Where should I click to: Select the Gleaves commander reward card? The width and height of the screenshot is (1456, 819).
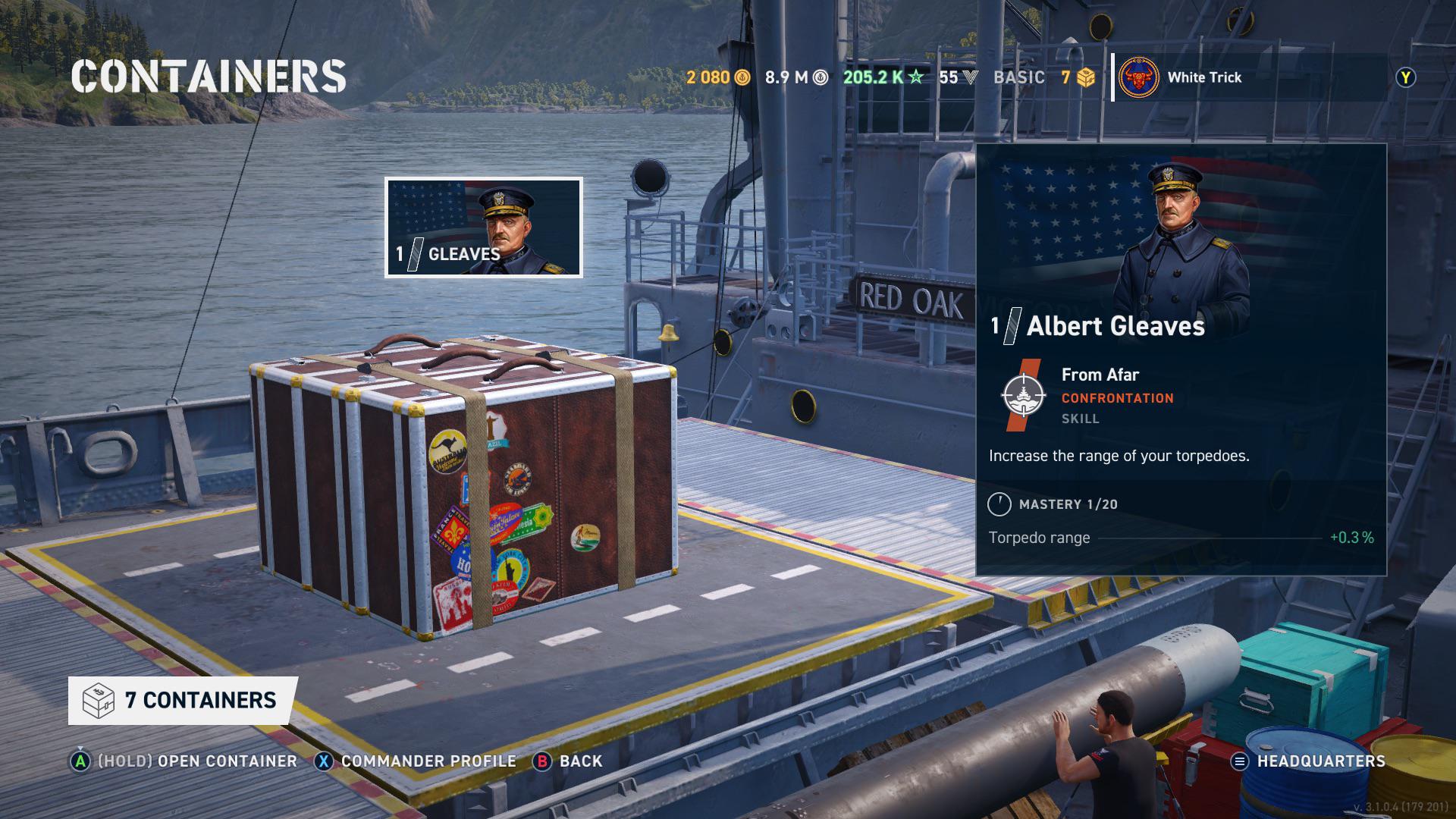[484, 227]
